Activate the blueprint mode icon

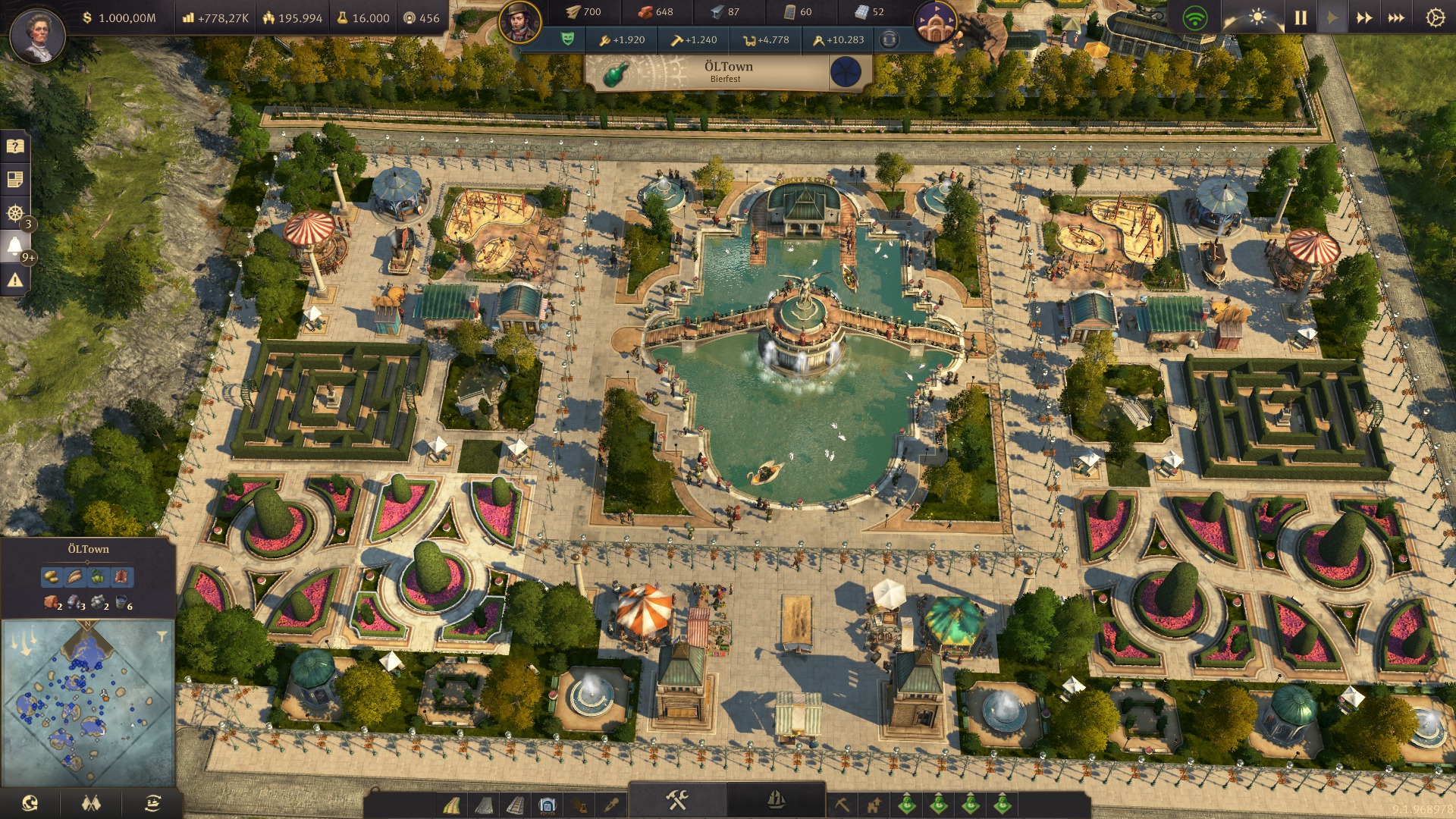(x=548, y=804)
